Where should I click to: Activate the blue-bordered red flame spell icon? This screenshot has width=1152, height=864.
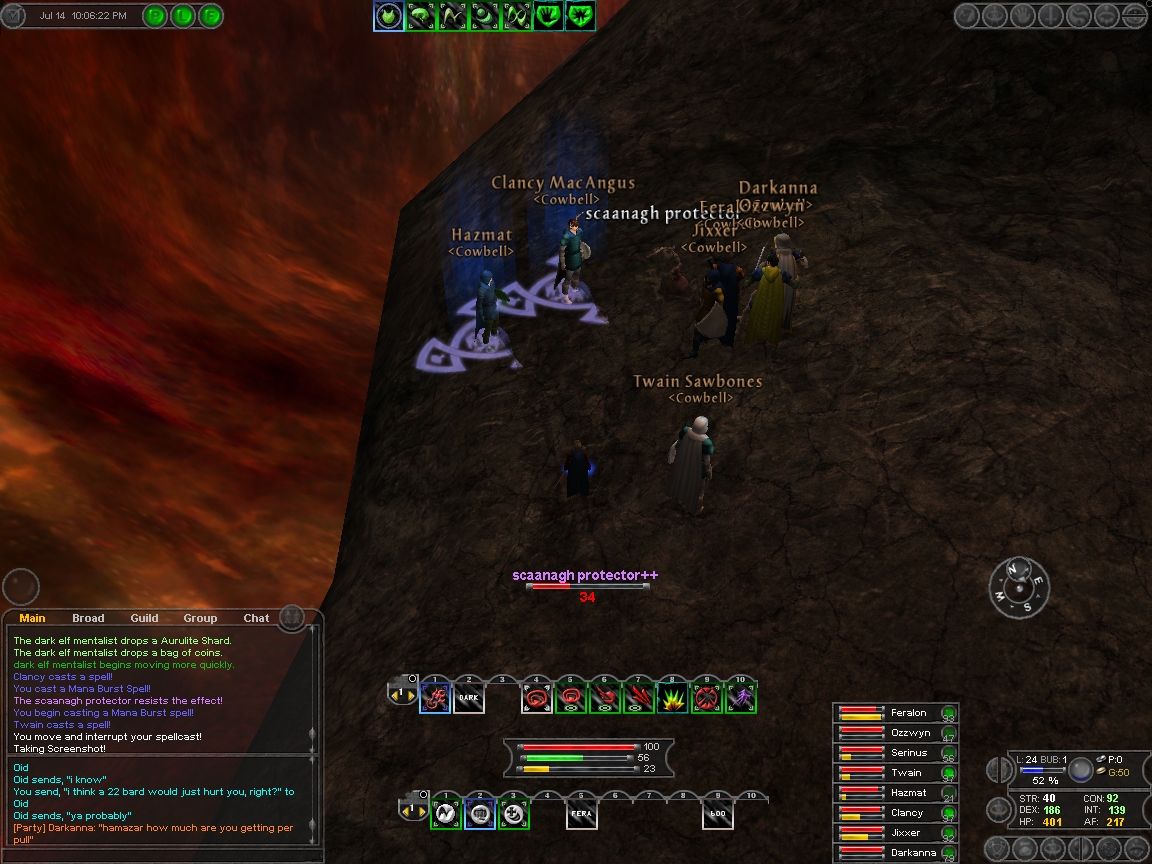(435, 698)
